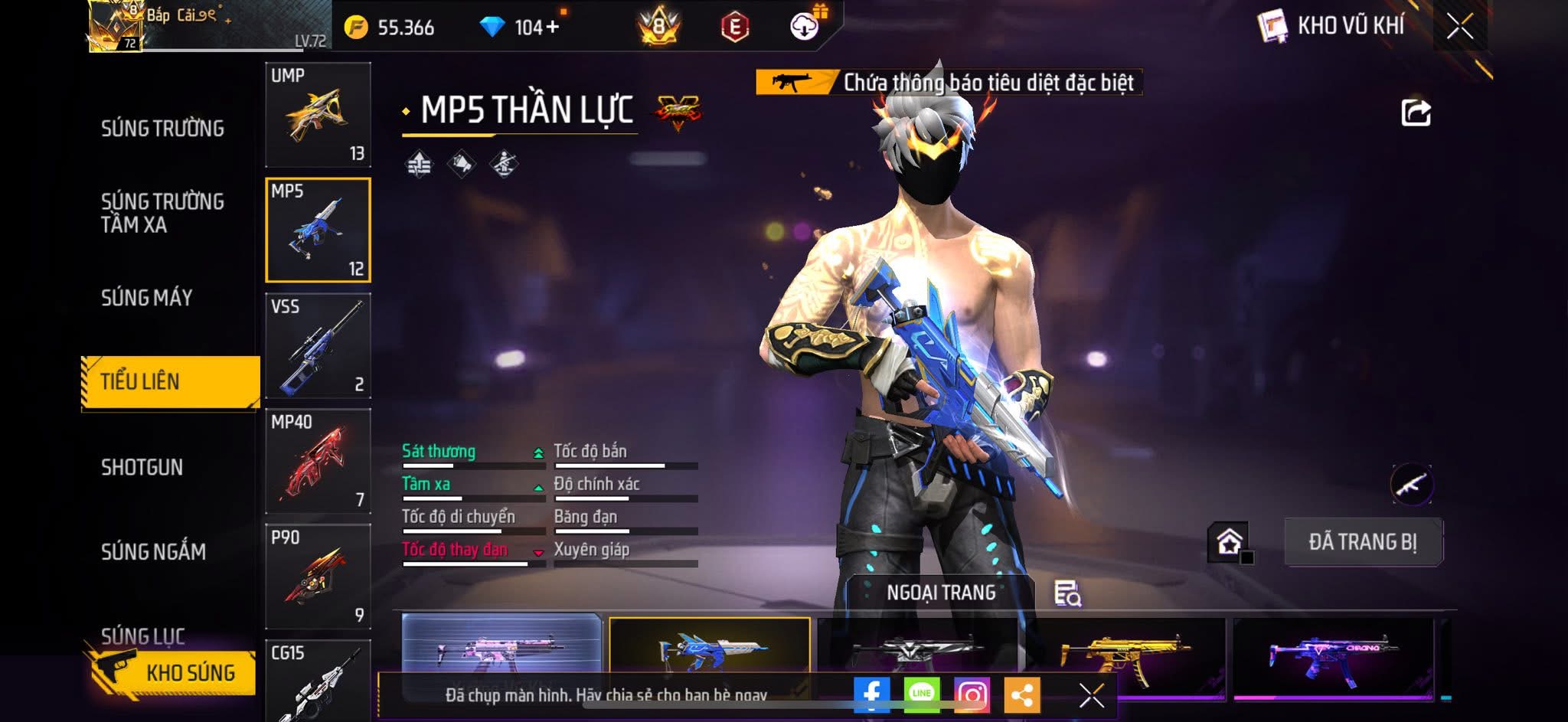
Task: Share screenshot to Facebook
Action: 871,694
